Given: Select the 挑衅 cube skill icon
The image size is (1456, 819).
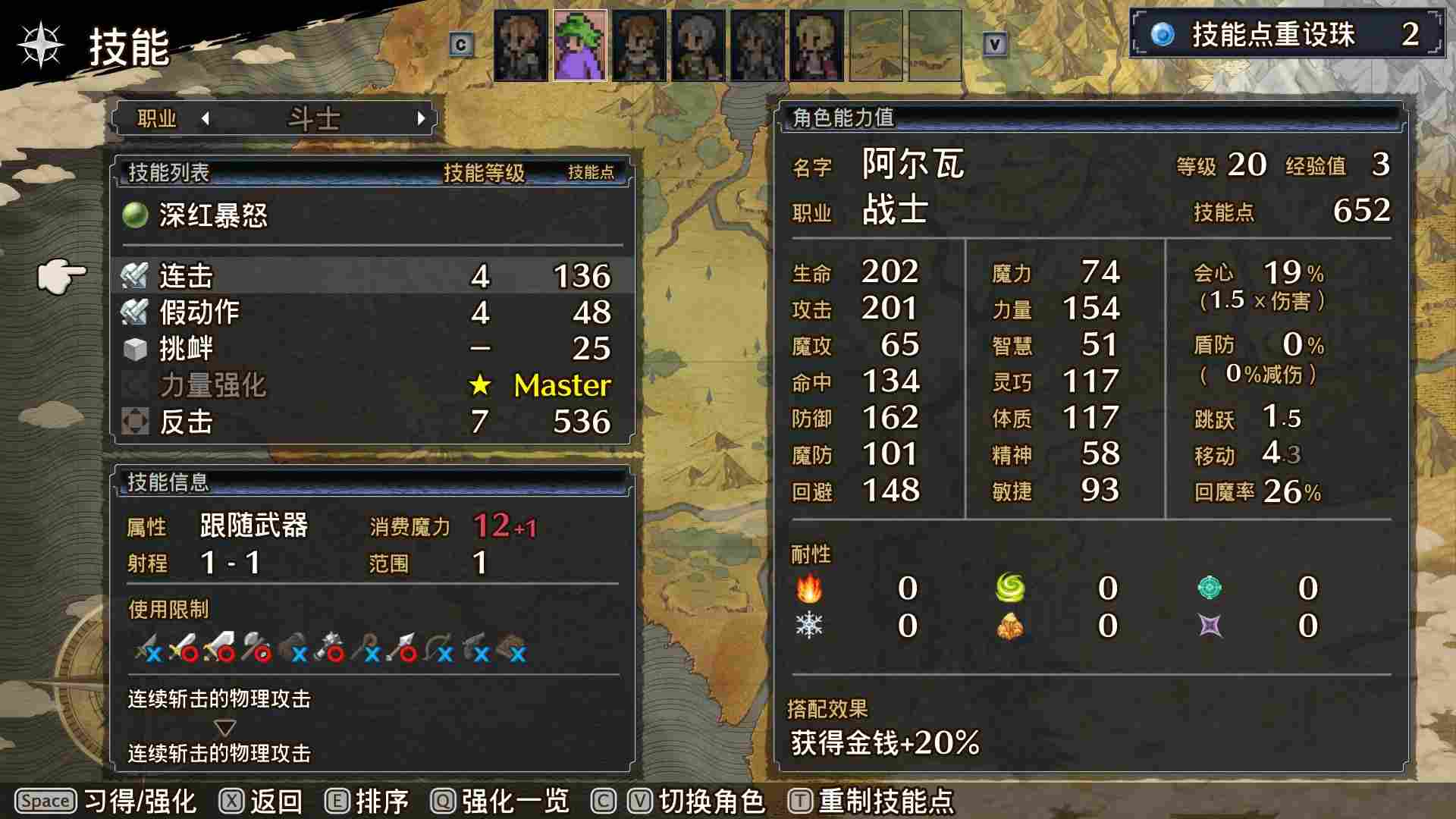Looking at the screenshot, I should (x=135, y=349).
